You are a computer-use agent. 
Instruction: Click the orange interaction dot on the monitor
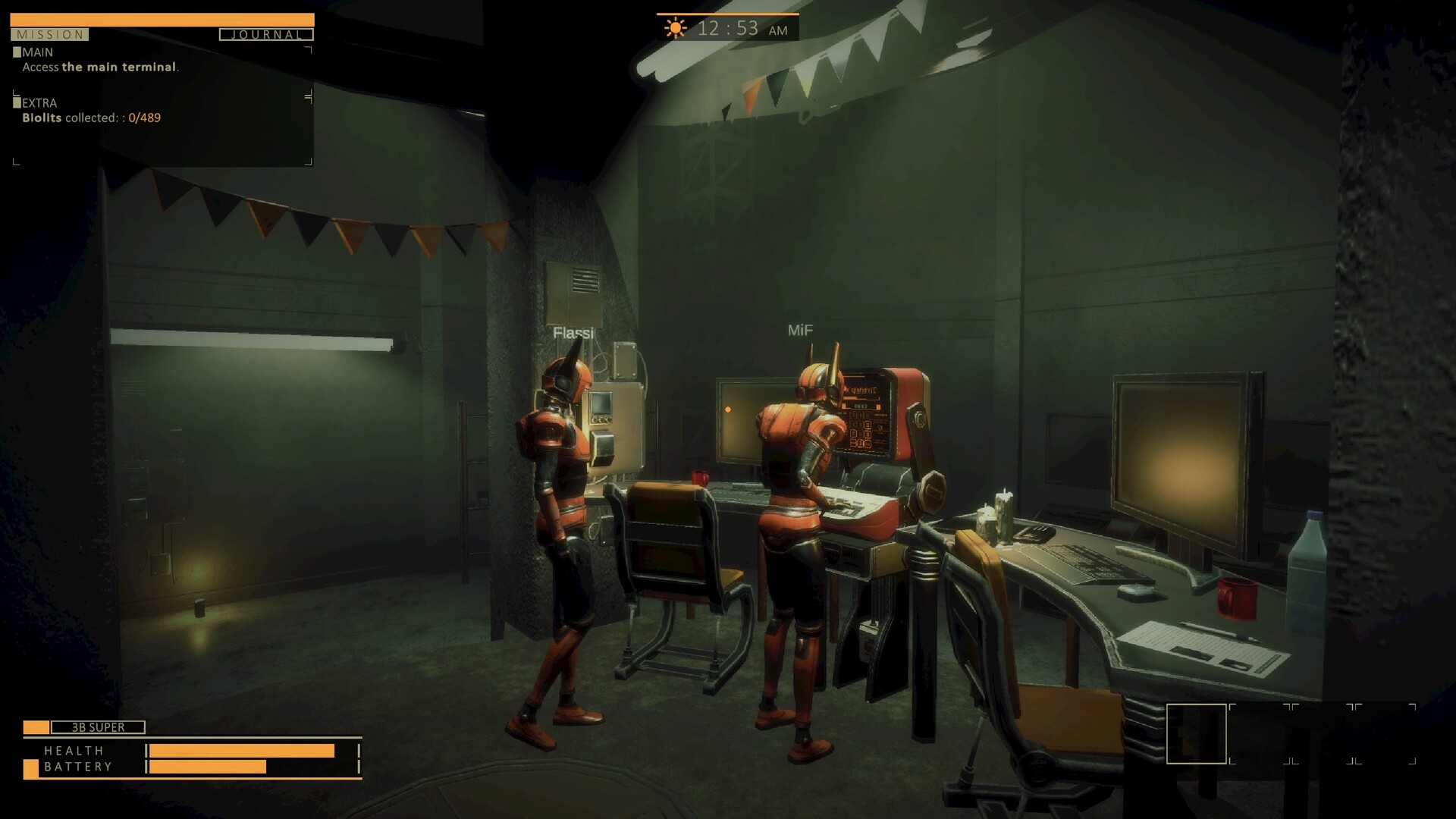point(727,409)
